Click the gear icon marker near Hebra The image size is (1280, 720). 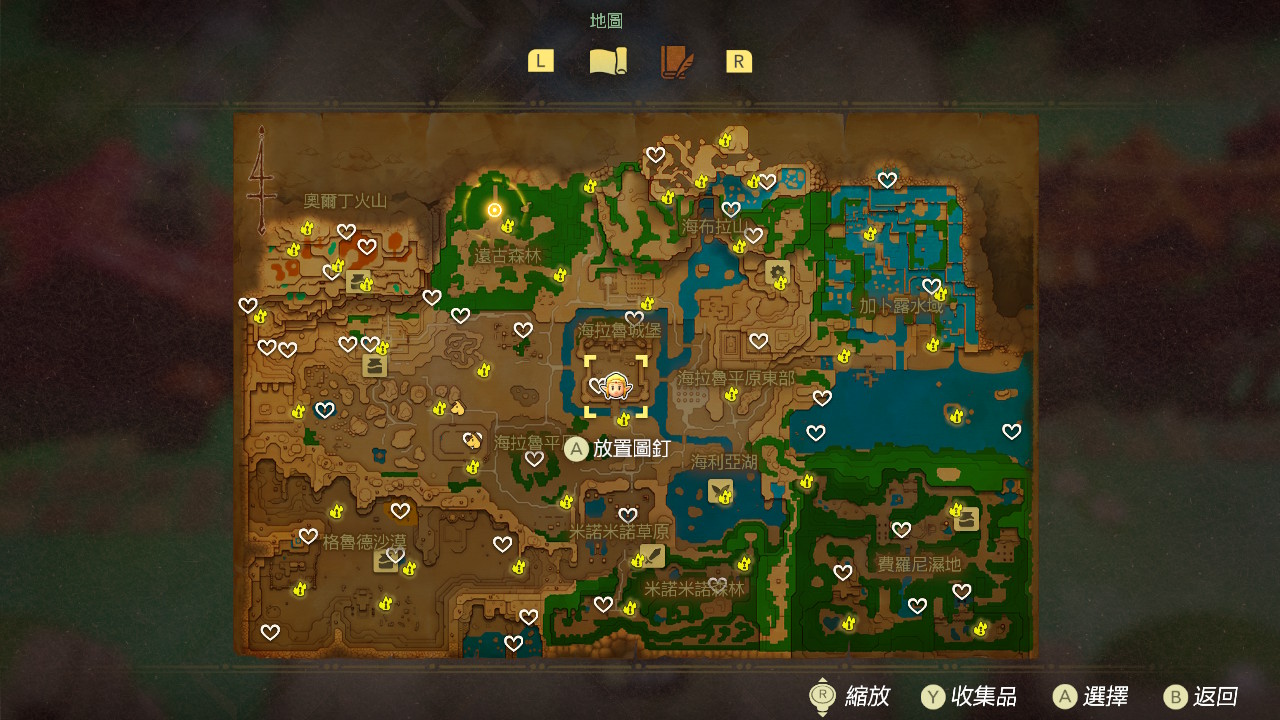click(778, 271)
